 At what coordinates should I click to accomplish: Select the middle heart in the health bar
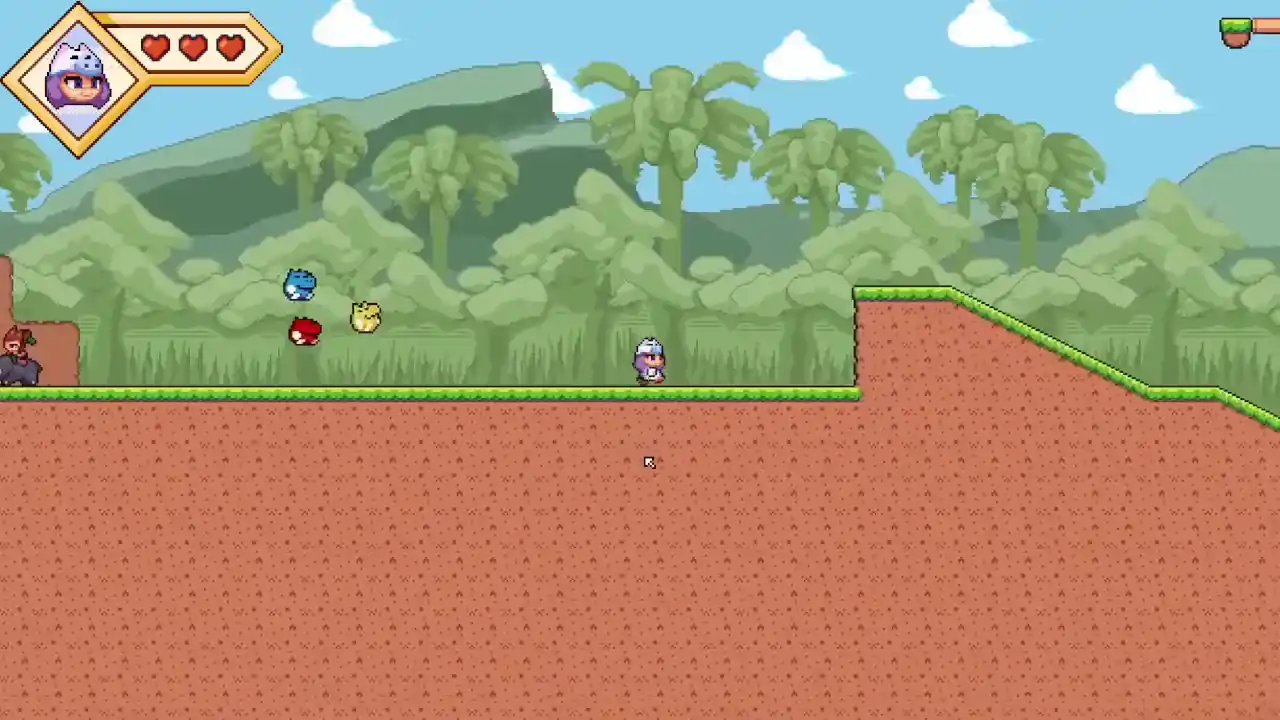(x=193, y=47)
